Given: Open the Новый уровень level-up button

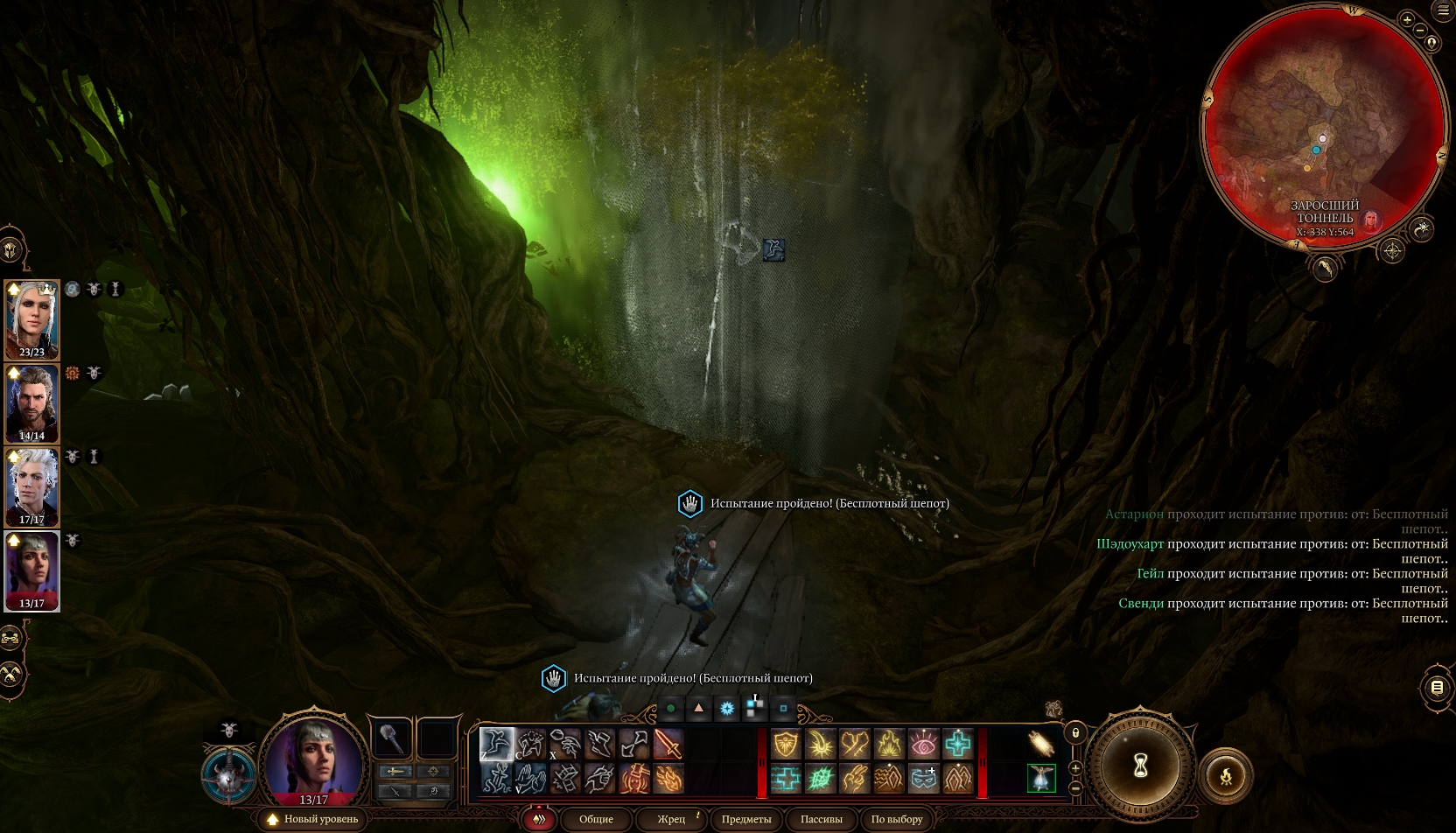Looking at the screenshot, I should pyautogui.click(x=313, y=819).
